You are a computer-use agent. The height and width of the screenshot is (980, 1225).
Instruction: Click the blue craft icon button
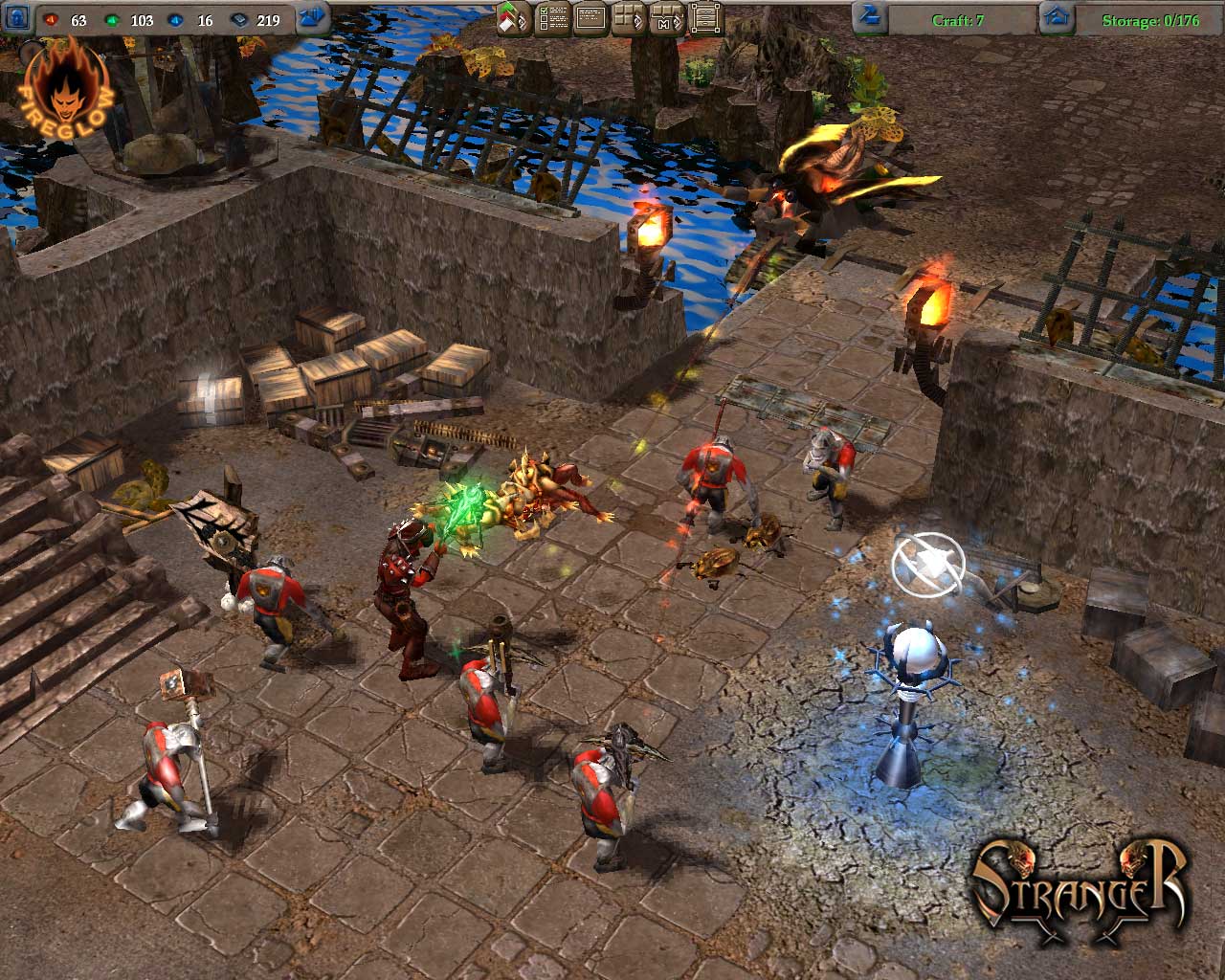coord(870,18)
